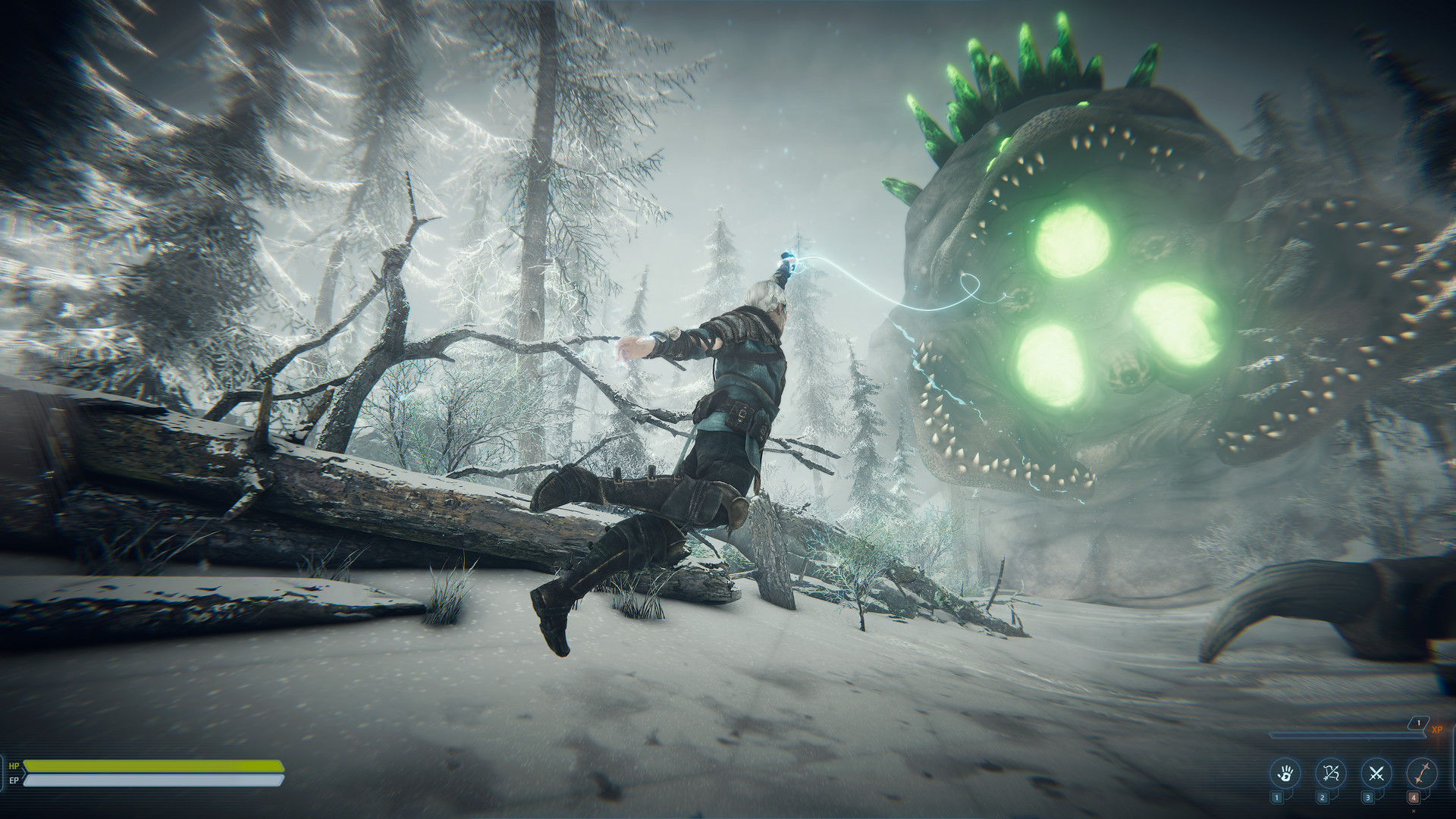1456x819 pixels.
Task: Click the hotkey badge labeled 3
Action: (x=1367, y=798)
